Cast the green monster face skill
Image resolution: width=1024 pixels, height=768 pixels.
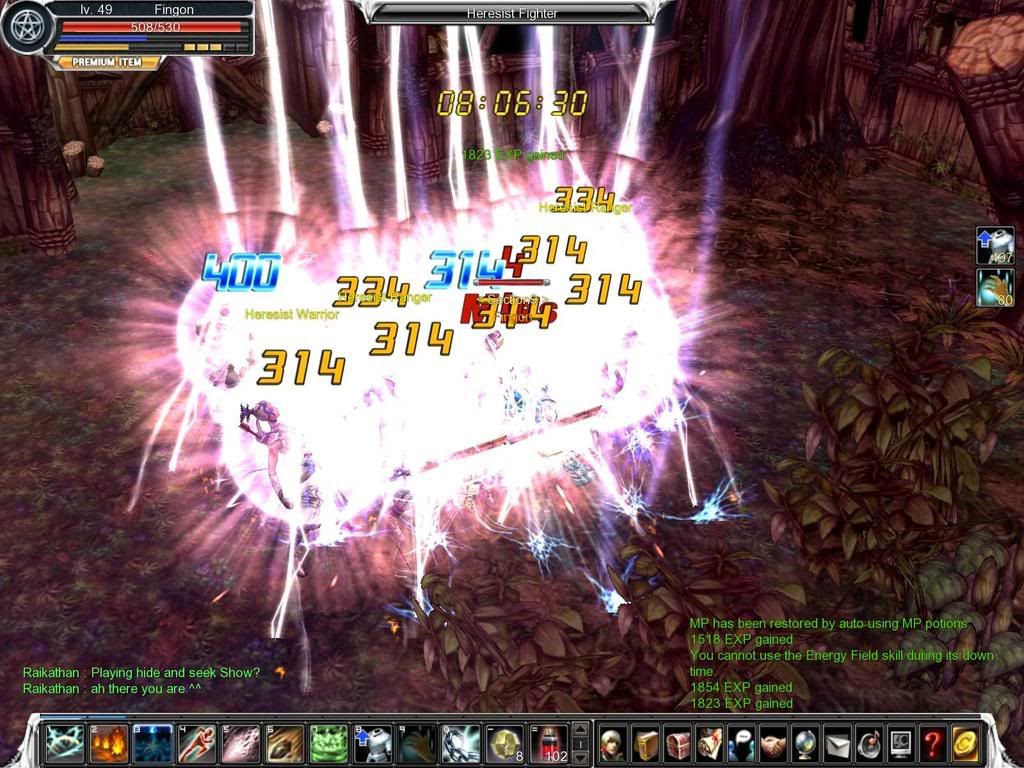(328, 744)
